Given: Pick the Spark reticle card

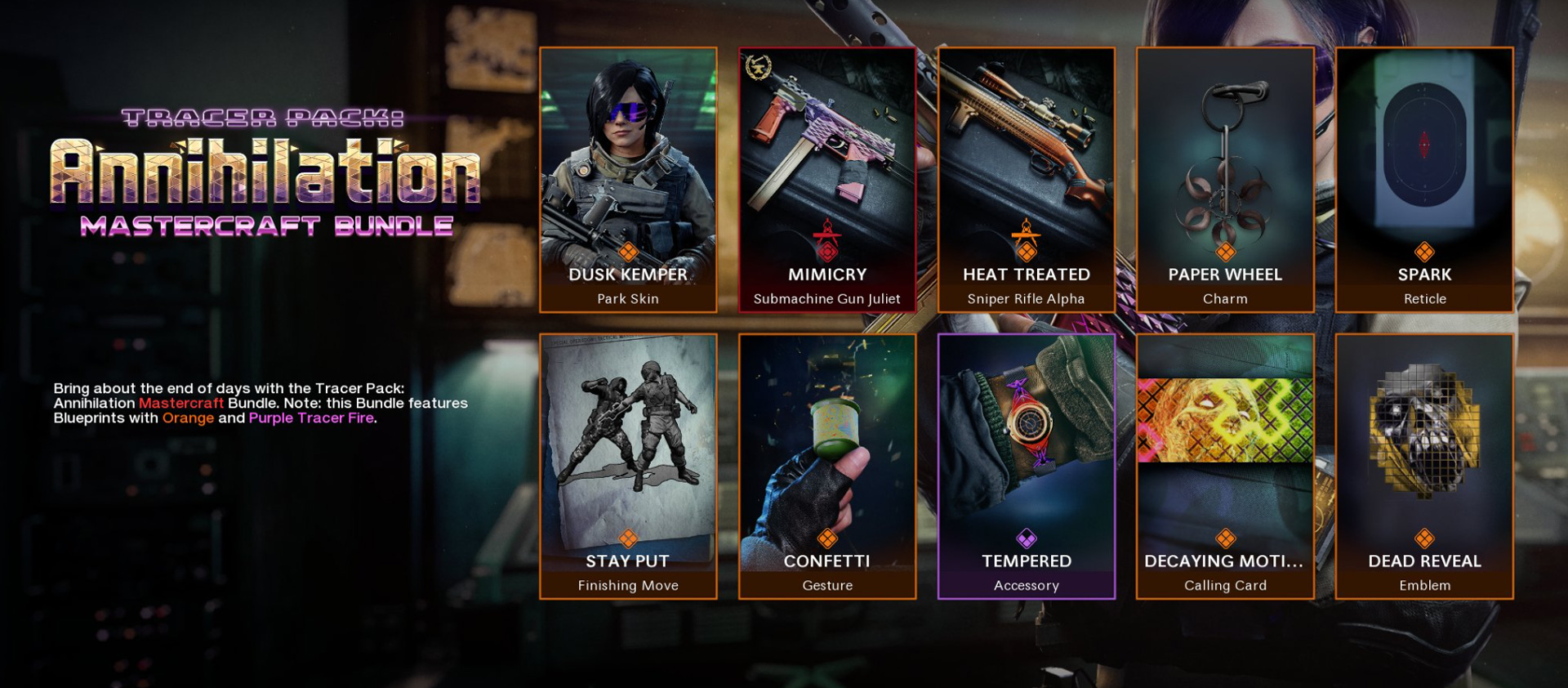Looking at the screenshot, I should coord(1424,180).
